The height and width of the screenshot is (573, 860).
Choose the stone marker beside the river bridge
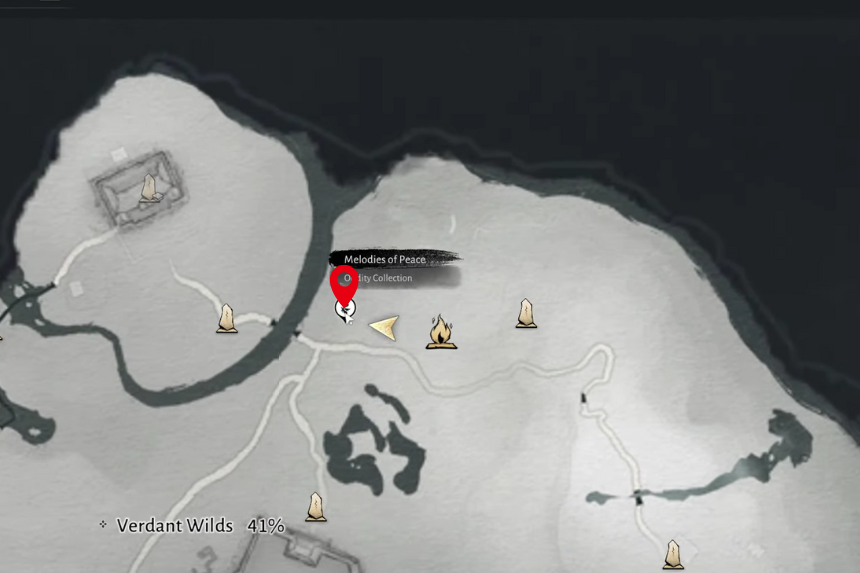[228, 318]
